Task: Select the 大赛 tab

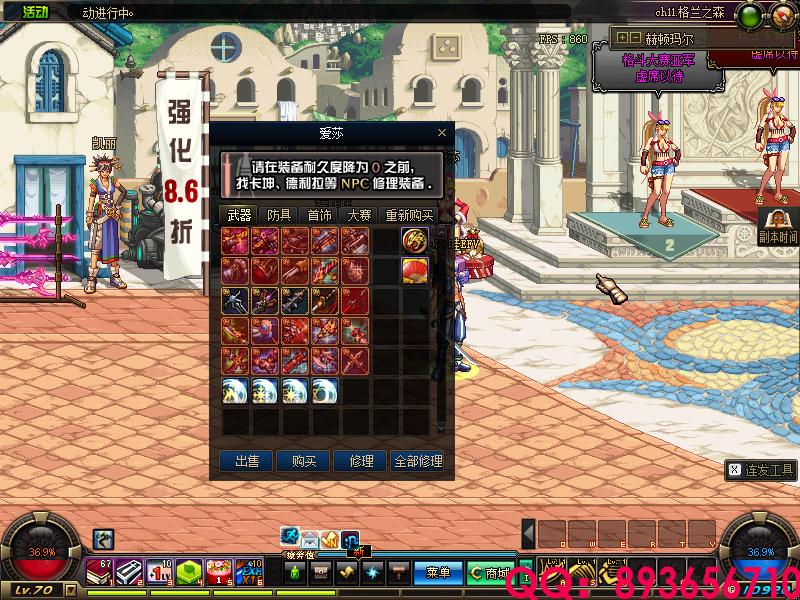Action: 359,215
